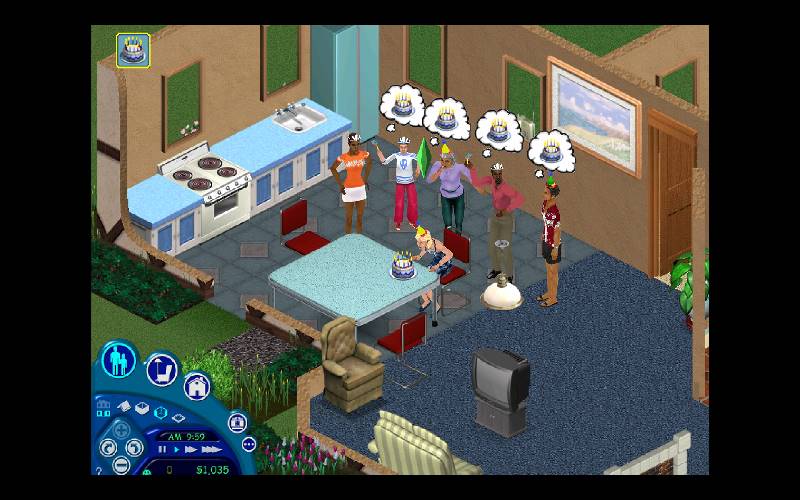
Task: Zoom out with the minus button
Action: coord(121,465)
